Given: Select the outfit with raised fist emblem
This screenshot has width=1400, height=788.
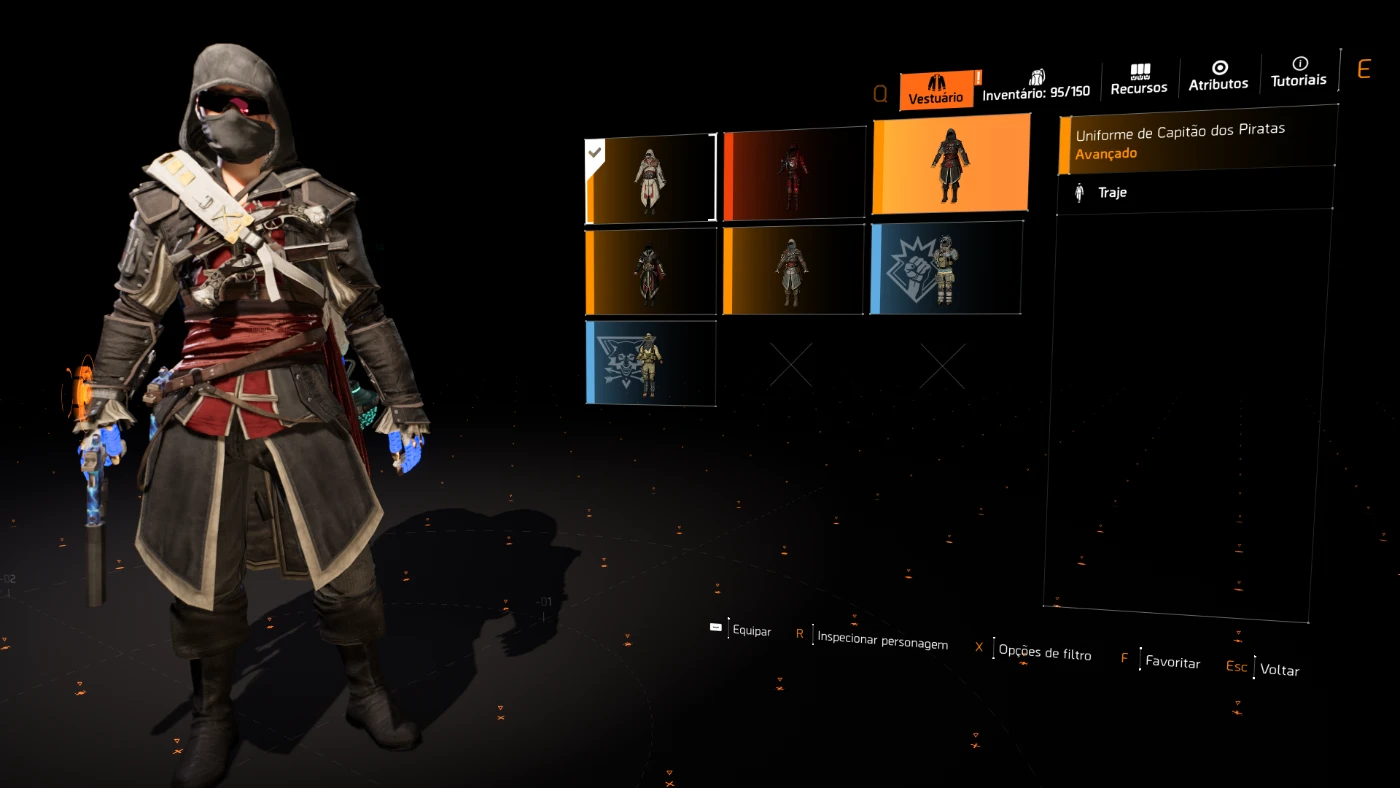Looking at the screenshot, I should coord(946,268).
